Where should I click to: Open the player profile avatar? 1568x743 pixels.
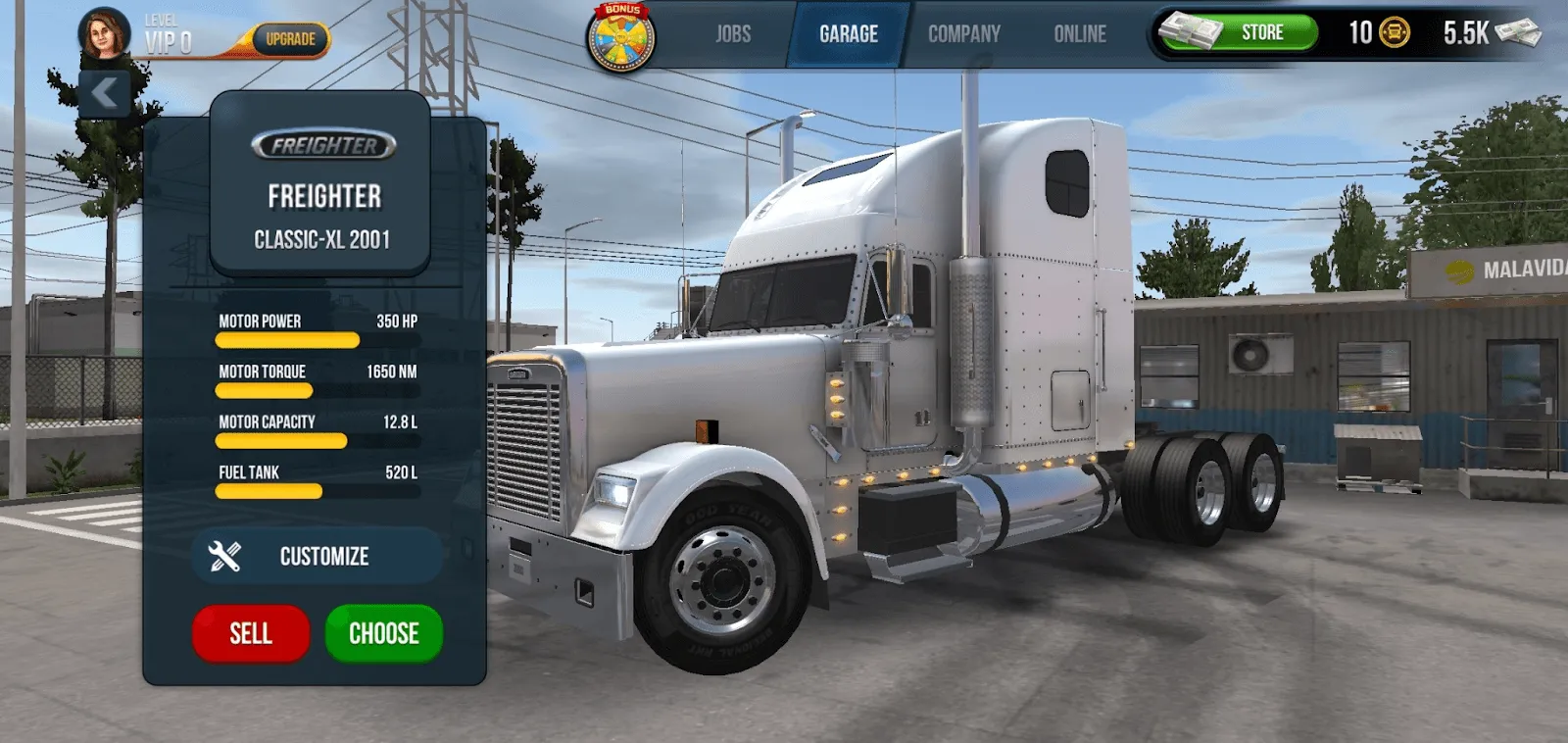[104, 33]
